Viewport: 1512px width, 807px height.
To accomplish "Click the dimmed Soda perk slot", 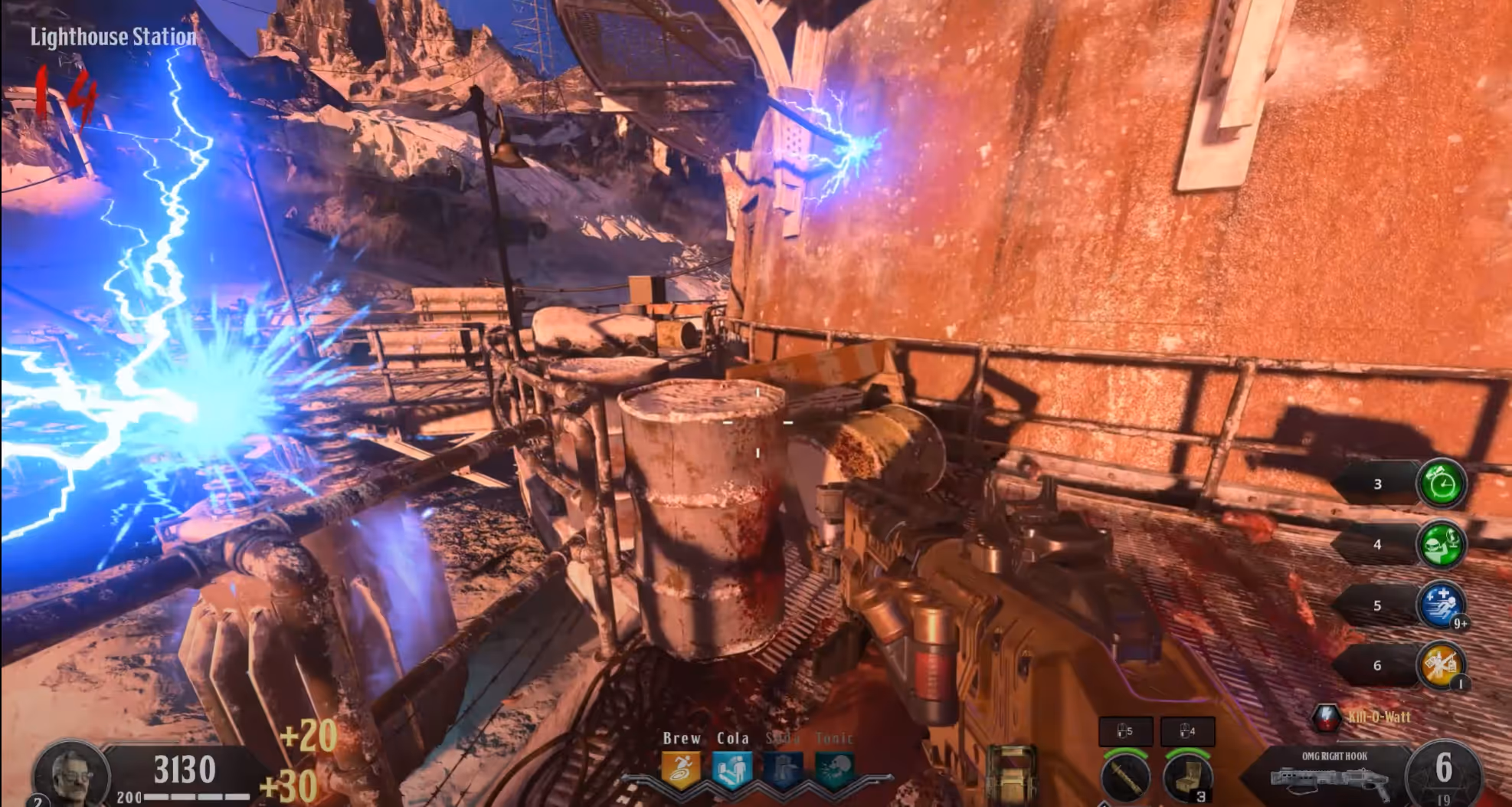I will tap(783, 769).
